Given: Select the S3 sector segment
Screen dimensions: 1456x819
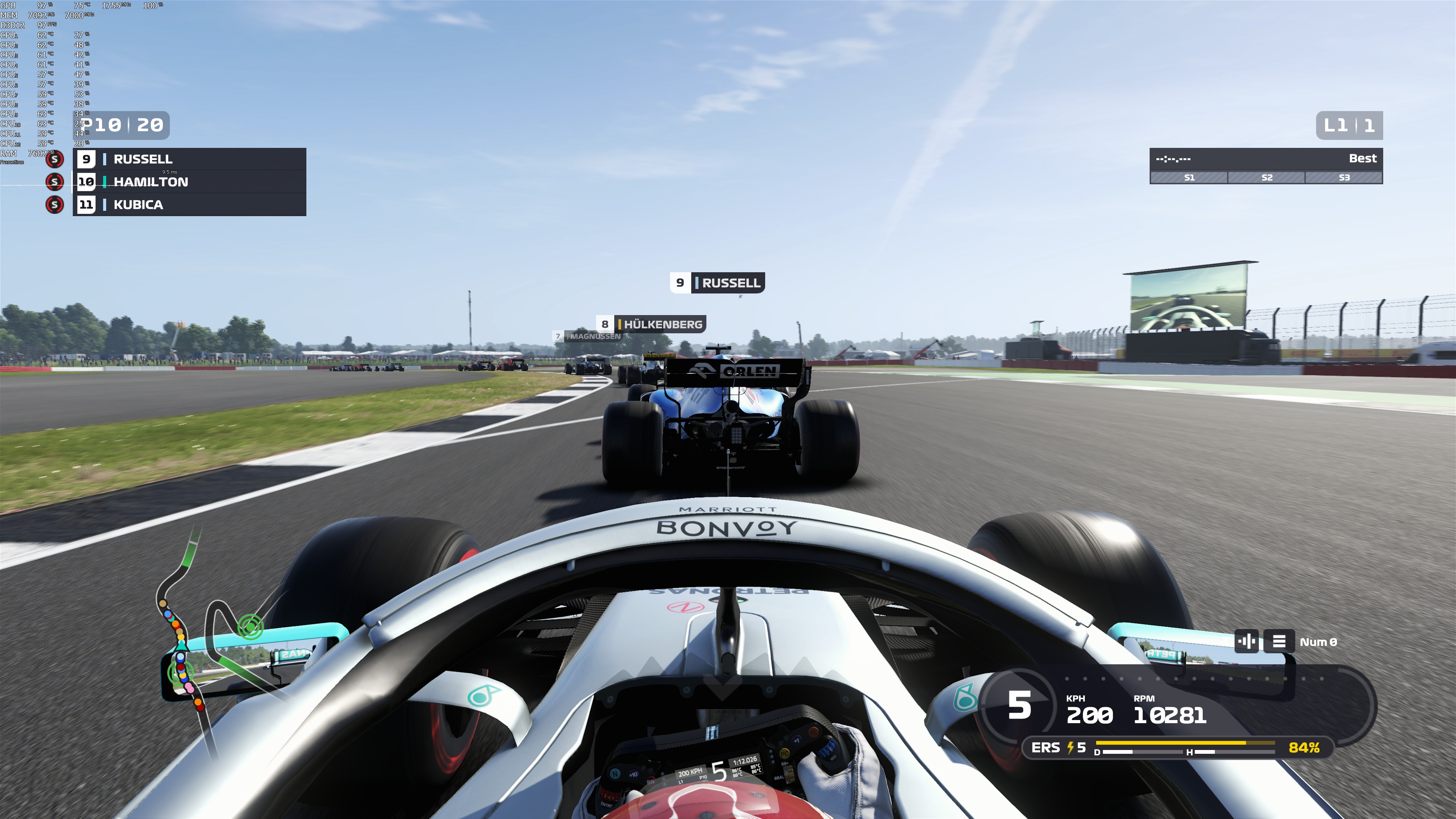Looking at the screenshot, I should (1343, 177).
